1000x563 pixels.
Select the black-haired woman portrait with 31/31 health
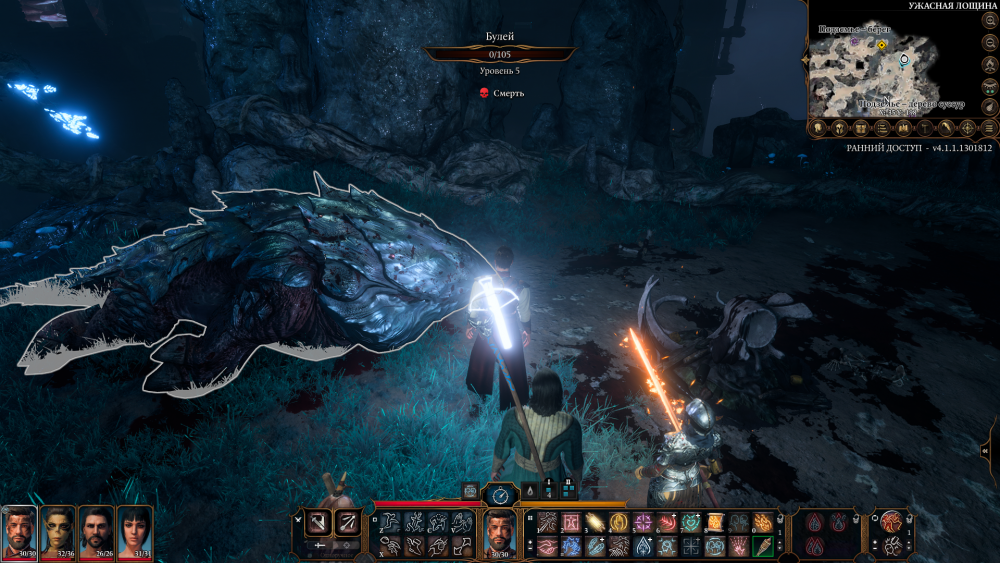click(x=134, y=530)
